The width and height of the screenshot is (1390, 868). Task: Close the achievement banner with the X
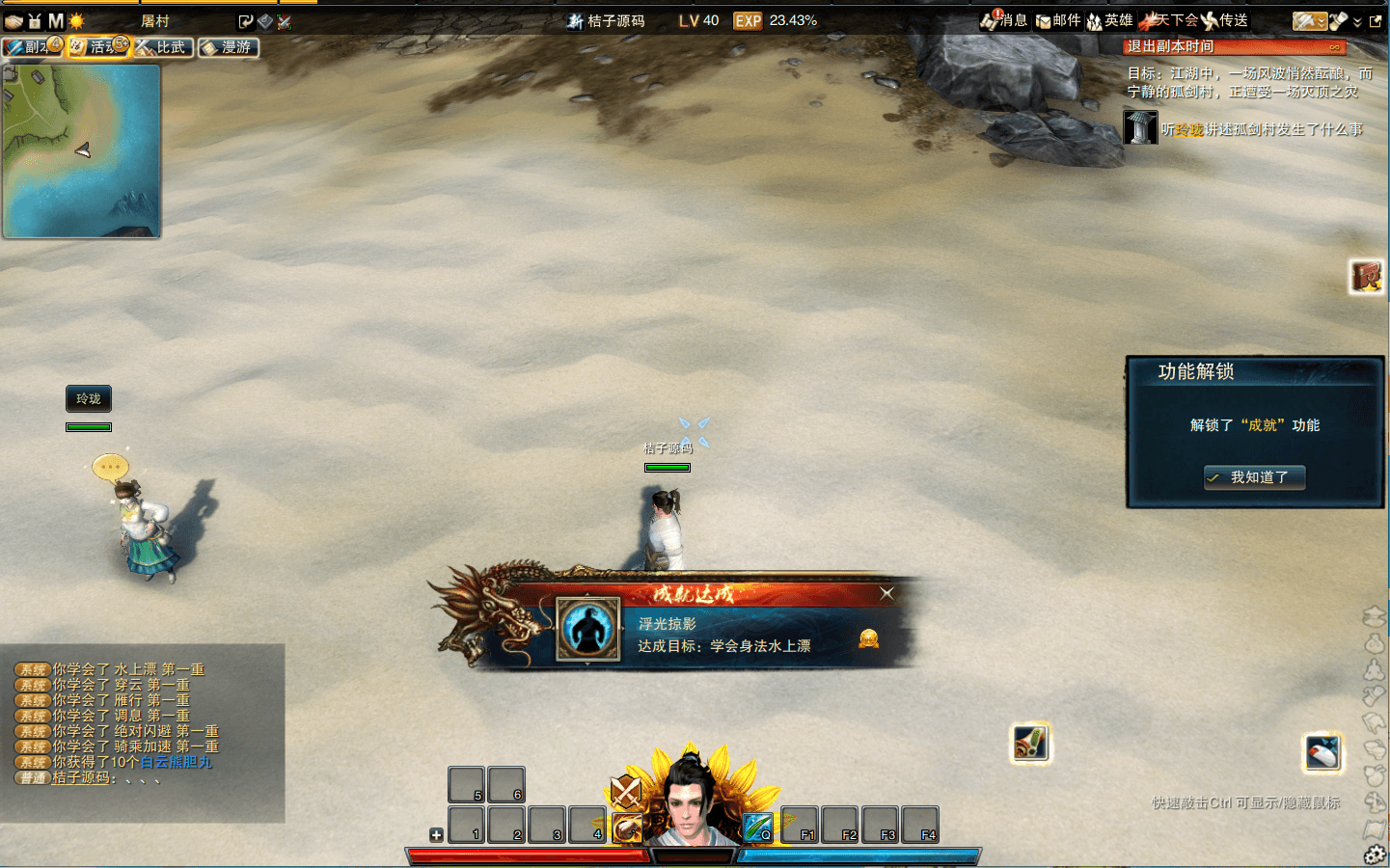886,593
